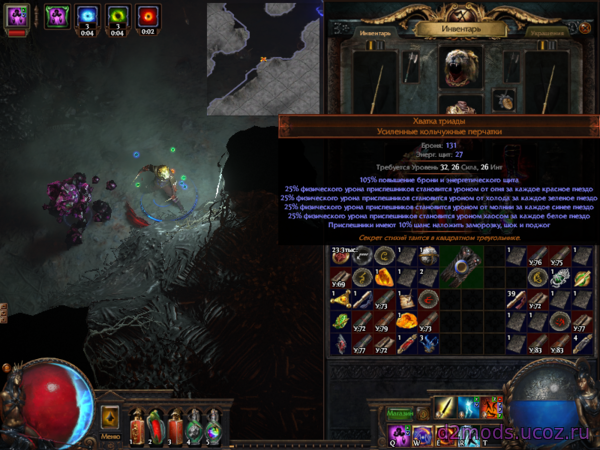
Task: Open the Меню button
Action: (x=109, y=435)
